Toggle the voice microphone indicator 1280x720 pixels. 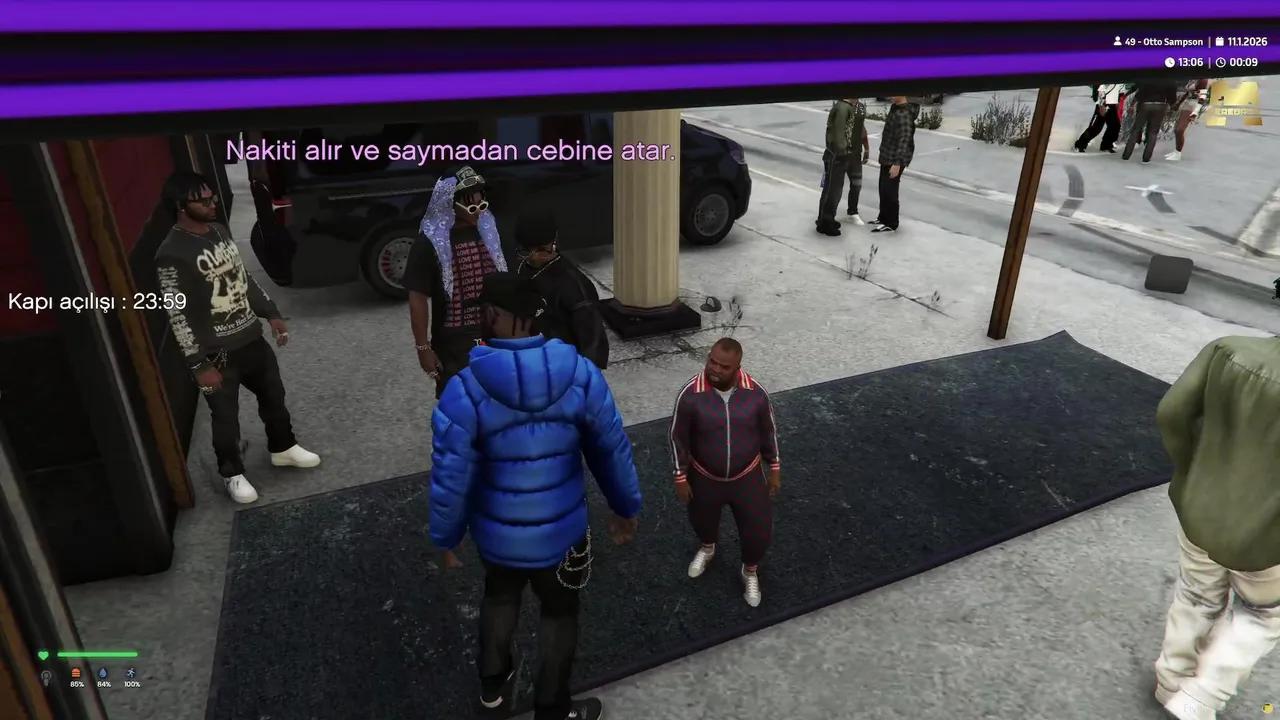coord(46,676)
